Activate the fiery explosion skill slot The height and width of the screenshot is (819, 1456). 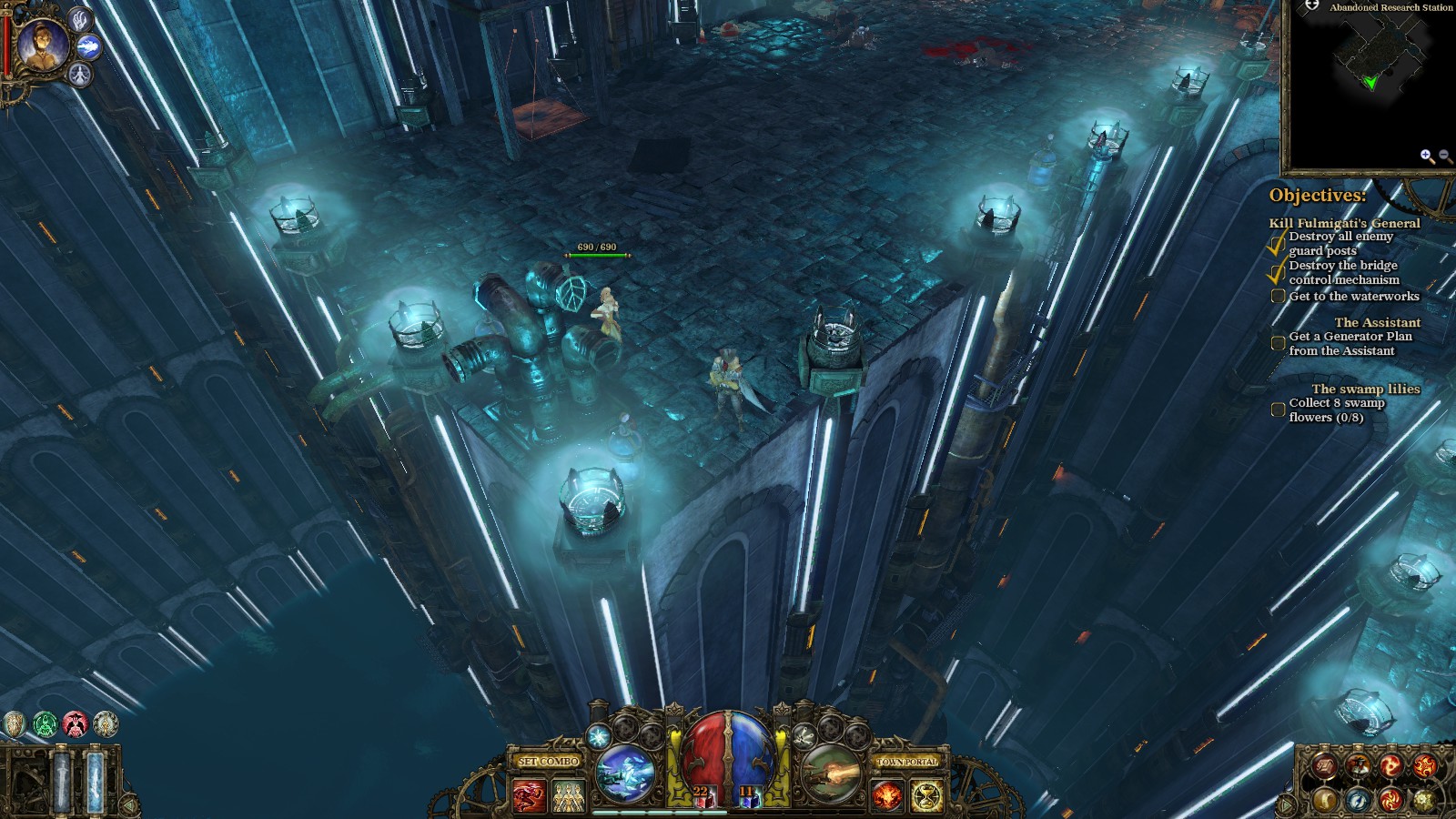(x=887, y=796)
